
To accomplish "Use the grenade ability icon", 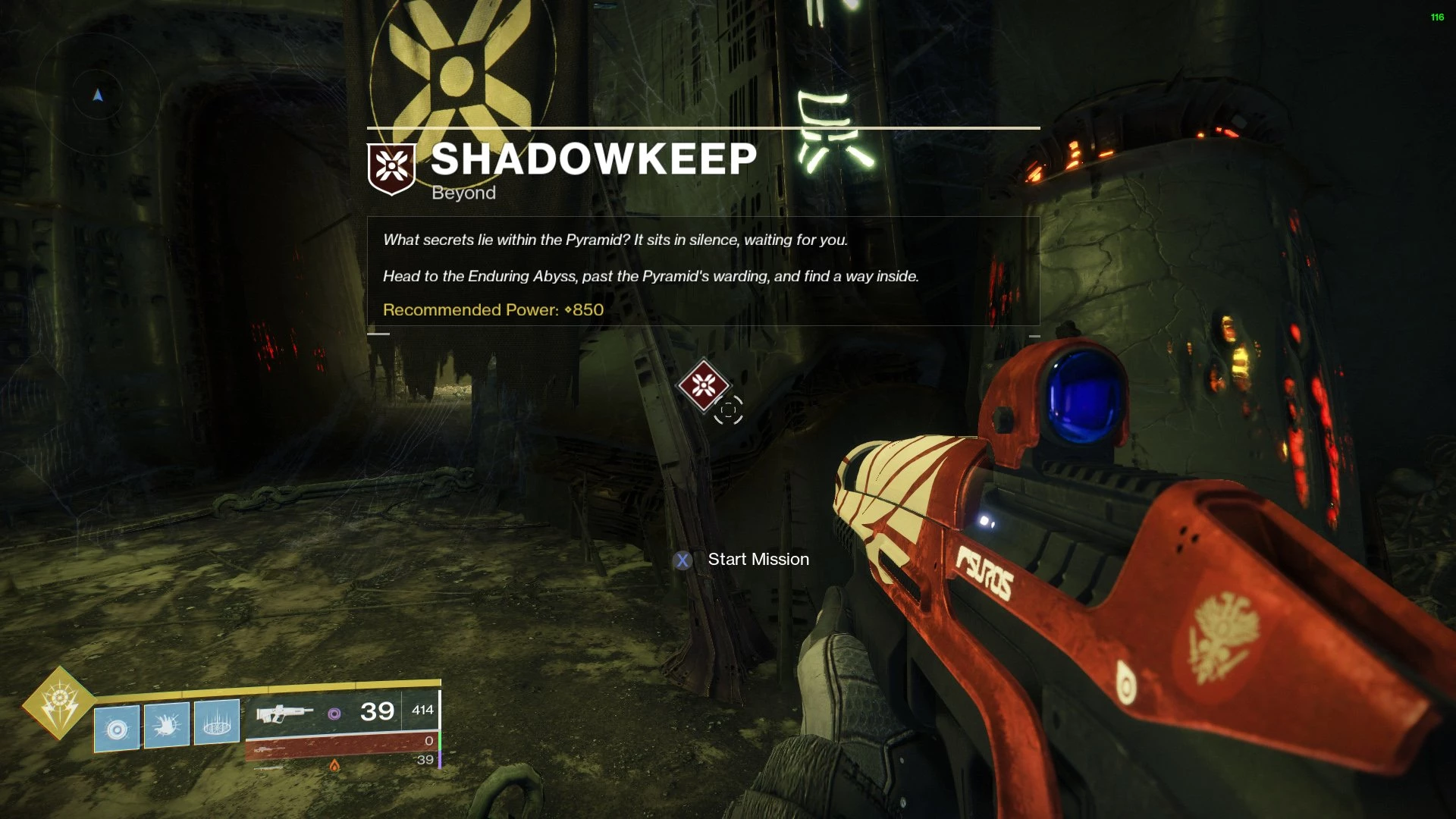I will (117, 729).
